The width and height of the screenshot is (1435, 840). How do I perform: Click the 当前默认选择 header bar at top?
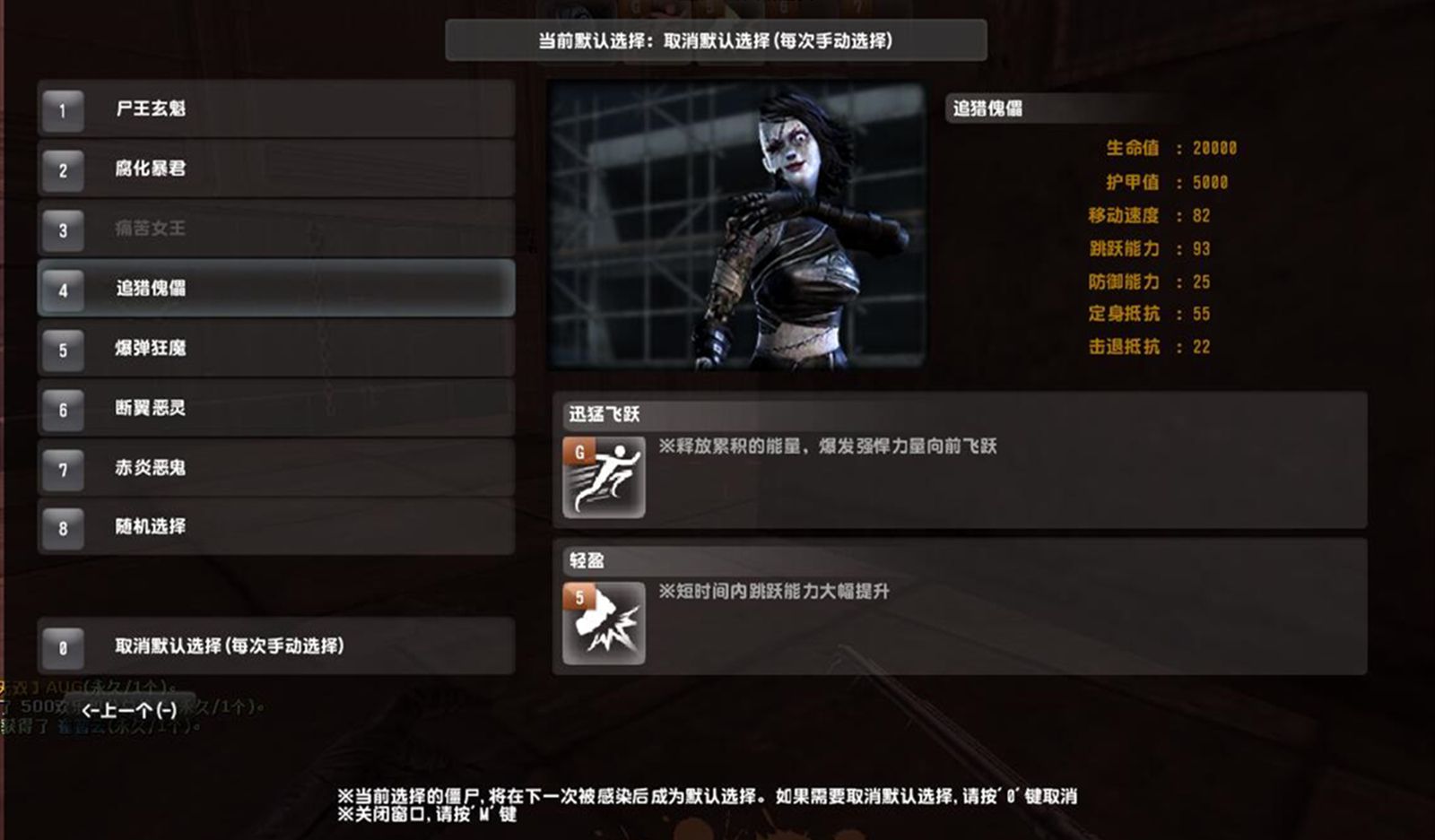[x=717, y=39]
